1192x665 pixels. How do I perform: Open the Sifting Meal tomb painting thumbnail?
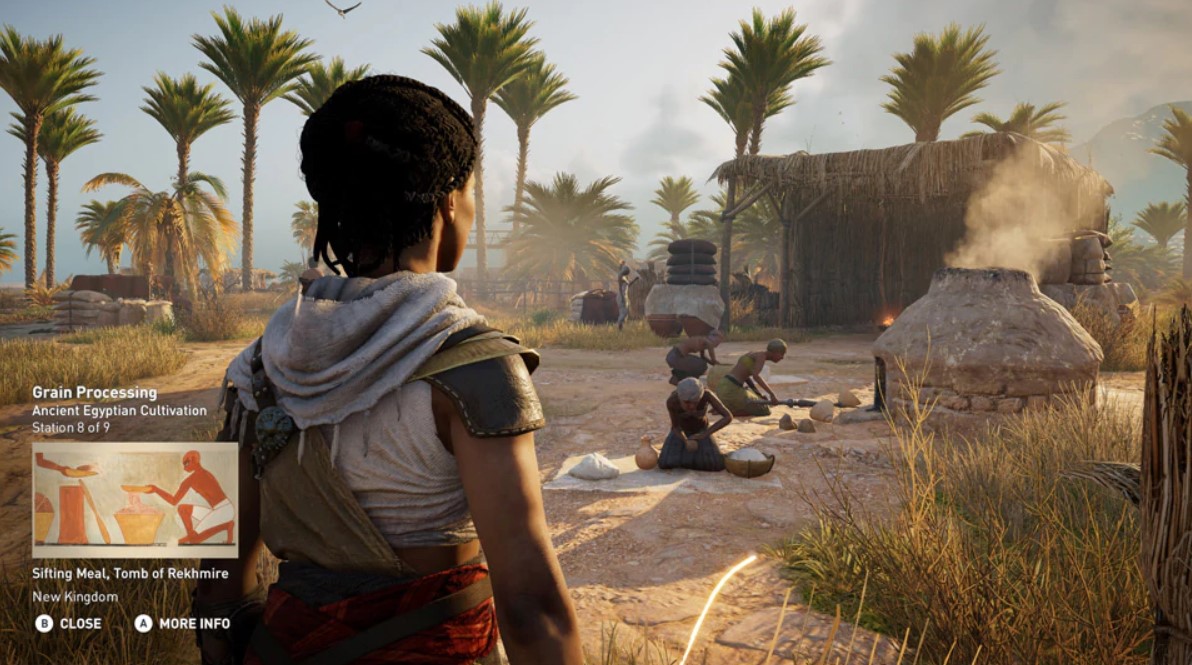click(135, 500)
